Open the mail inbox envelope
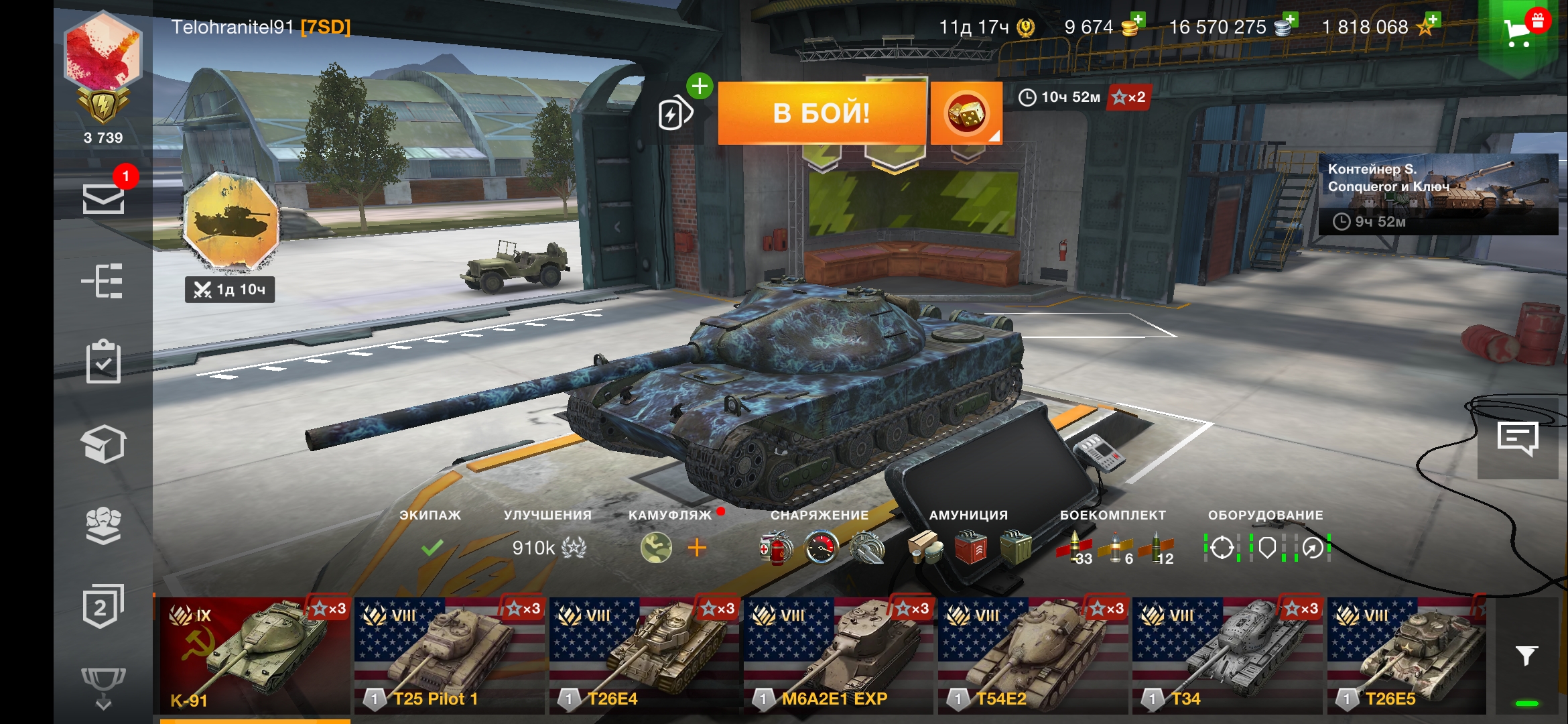This screenshot has width=1568, height=724. pos(103,198)
